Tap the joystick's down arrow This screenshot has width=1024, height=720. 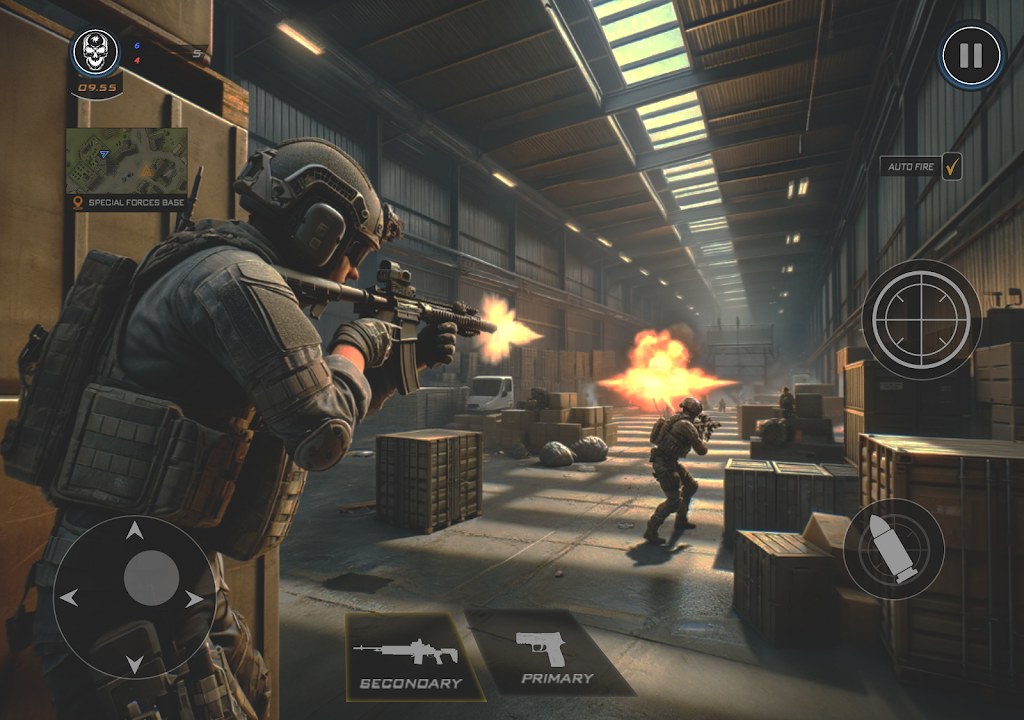pyautogui.click(x=133, y=661)
